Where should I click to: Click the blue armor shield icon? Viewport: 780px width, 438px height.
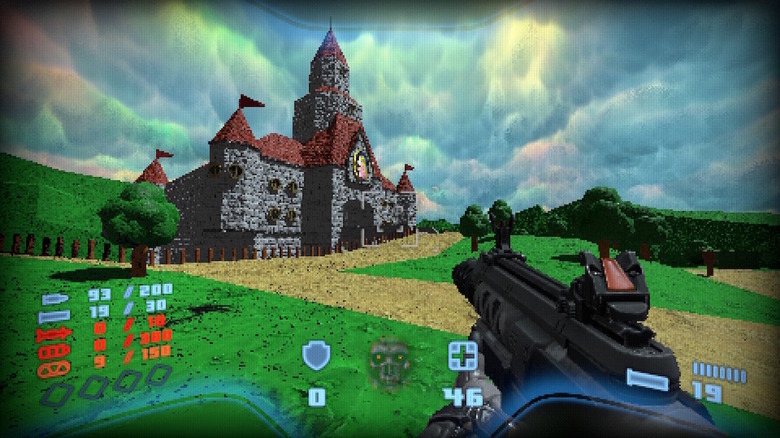click(316, 356)
